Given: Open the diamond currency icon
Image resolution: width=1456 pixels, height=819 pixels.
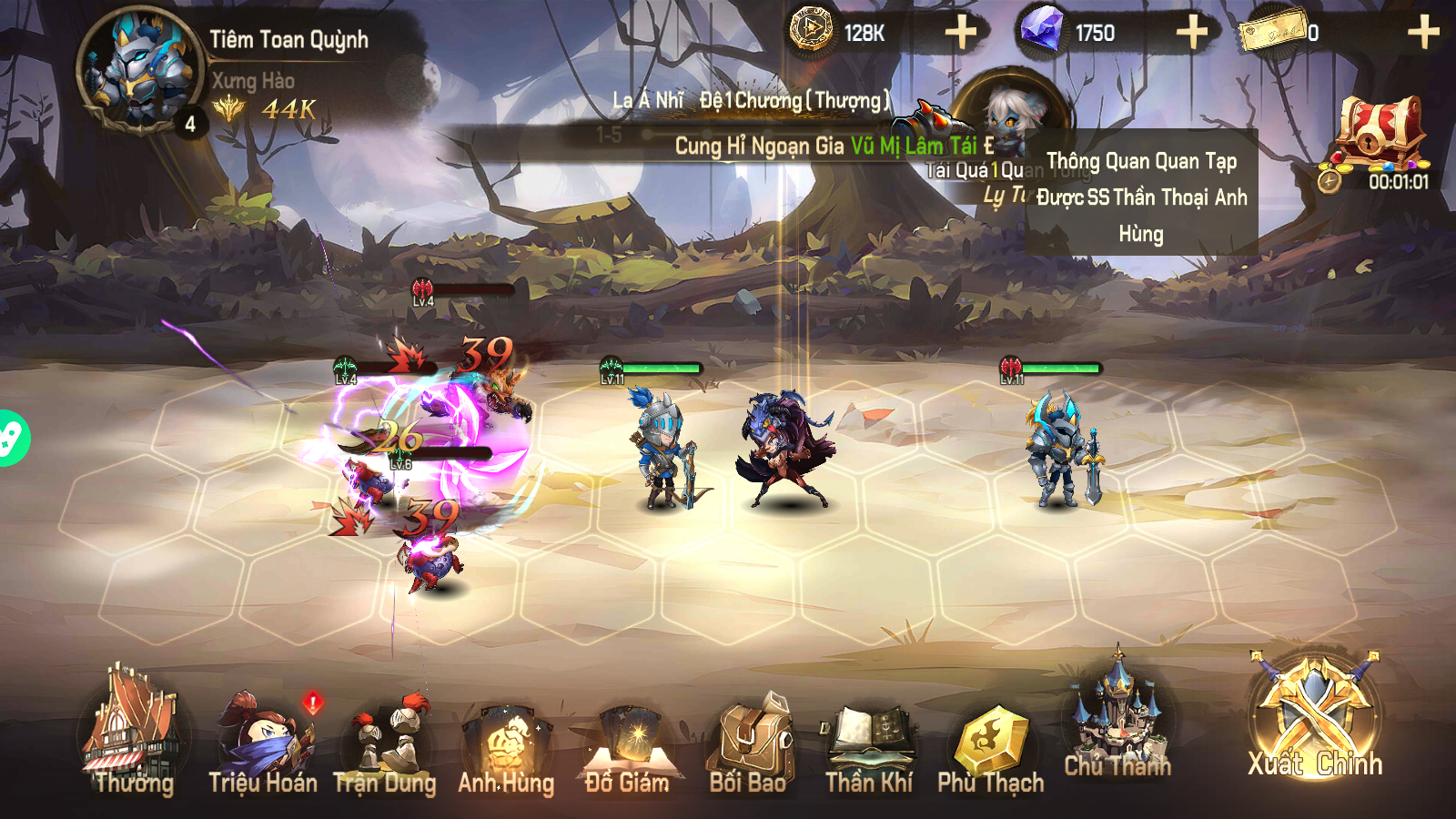Looking at the screenshot, I should [x=1043, y=29].
